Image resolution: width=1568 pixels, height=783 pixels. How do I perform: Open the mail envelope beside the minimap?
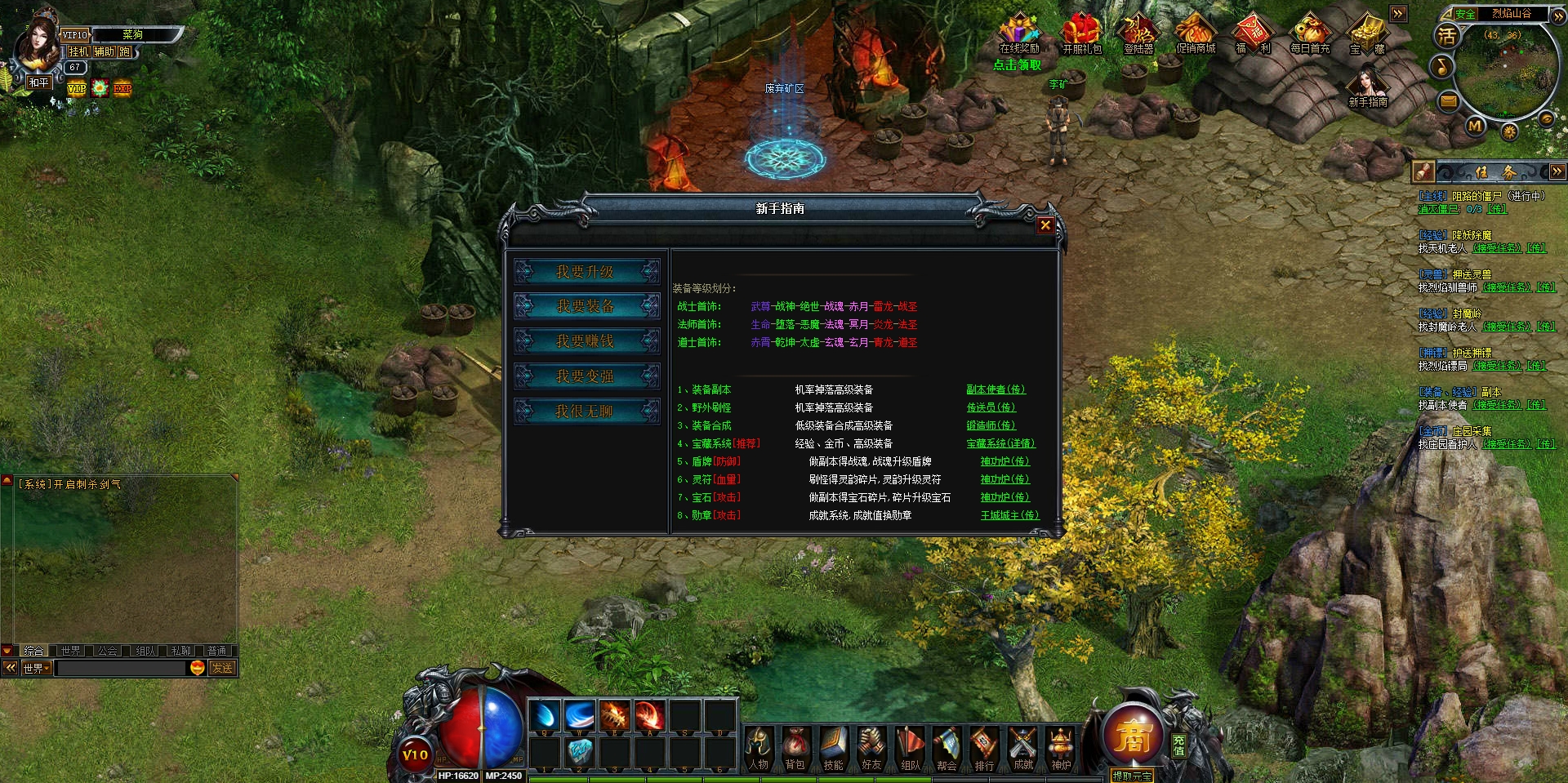point(1448,101)
